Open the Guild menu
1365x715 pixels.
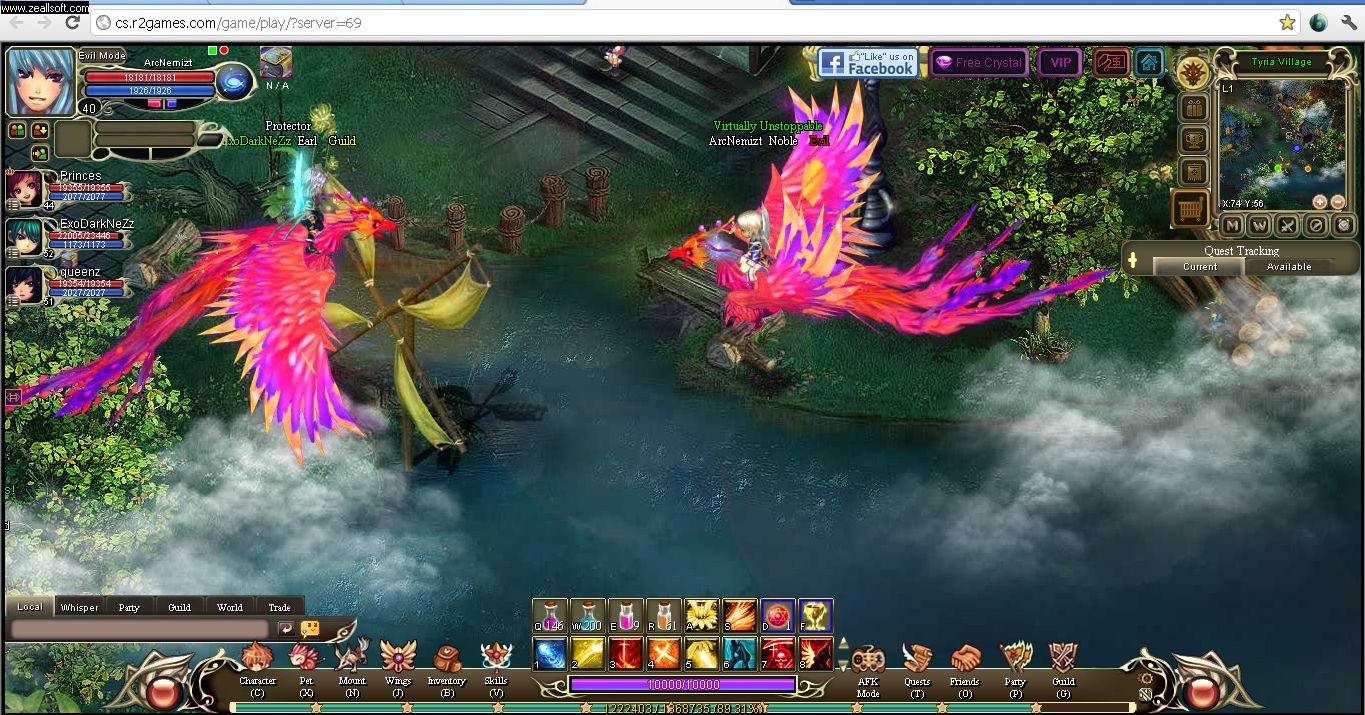pos(1063,662)
